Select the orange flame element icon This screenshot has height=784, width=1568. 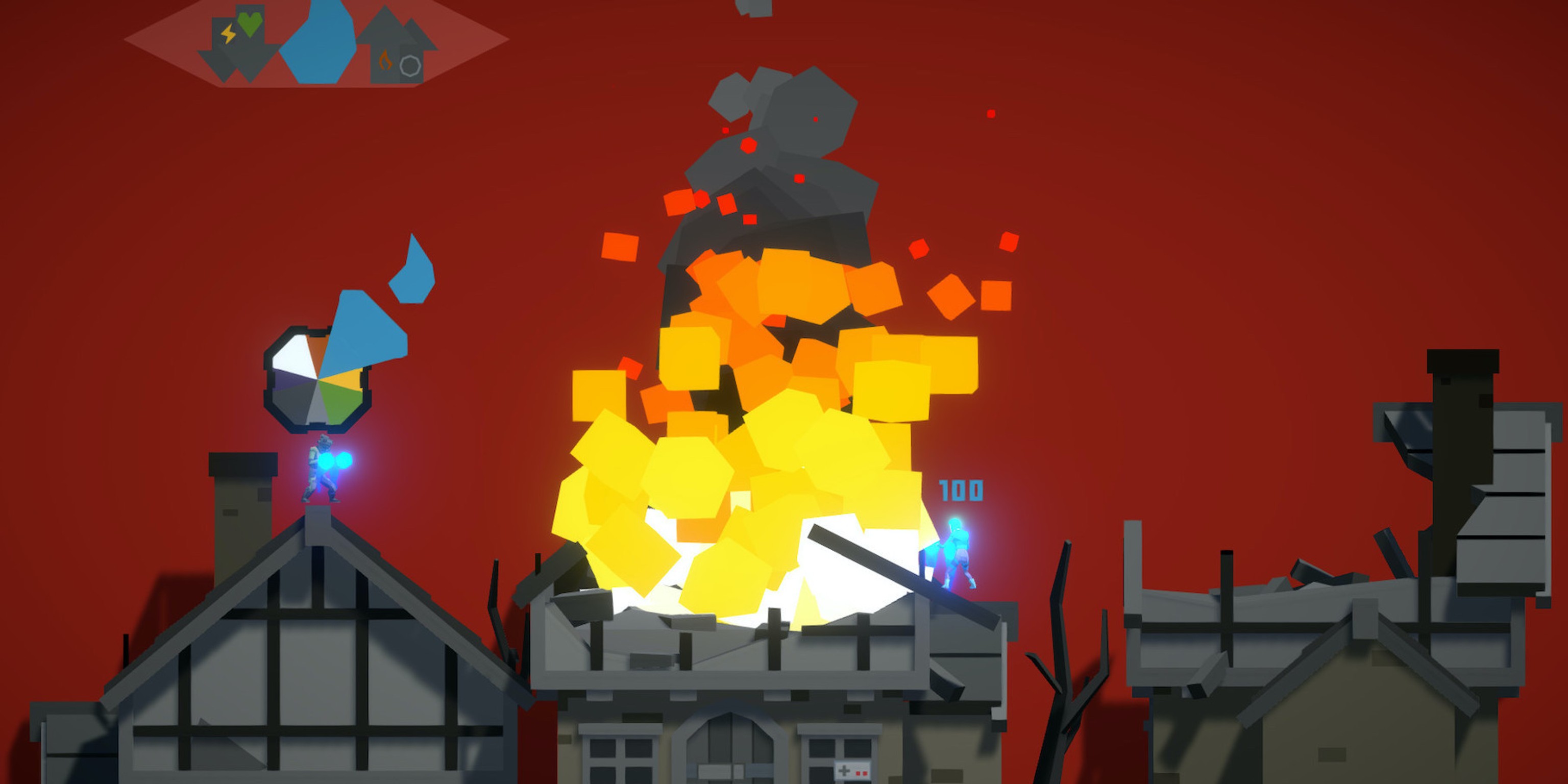(385, 60)
